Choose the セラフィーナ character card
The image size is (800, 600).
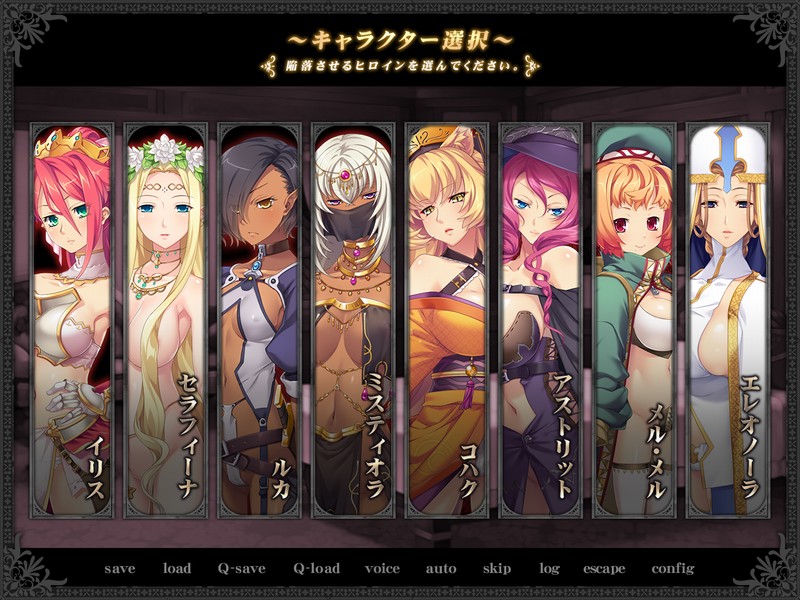pos(164,320)
